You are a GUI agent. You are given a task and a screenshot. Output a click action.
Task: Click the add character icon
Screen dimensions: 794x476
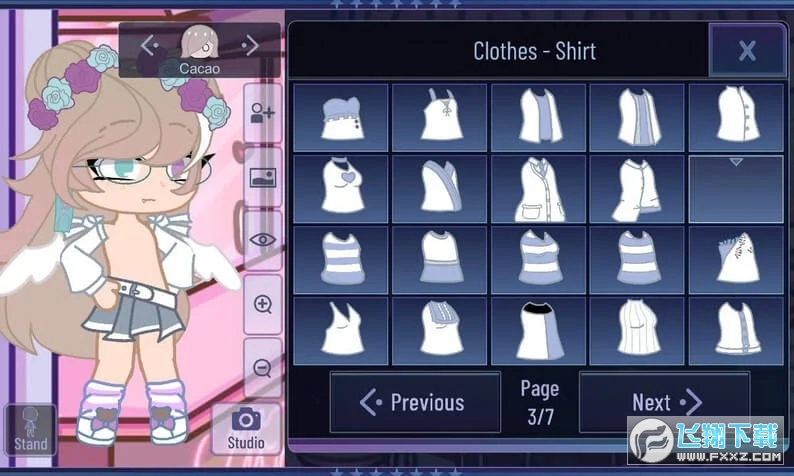(x=263, y=114)
